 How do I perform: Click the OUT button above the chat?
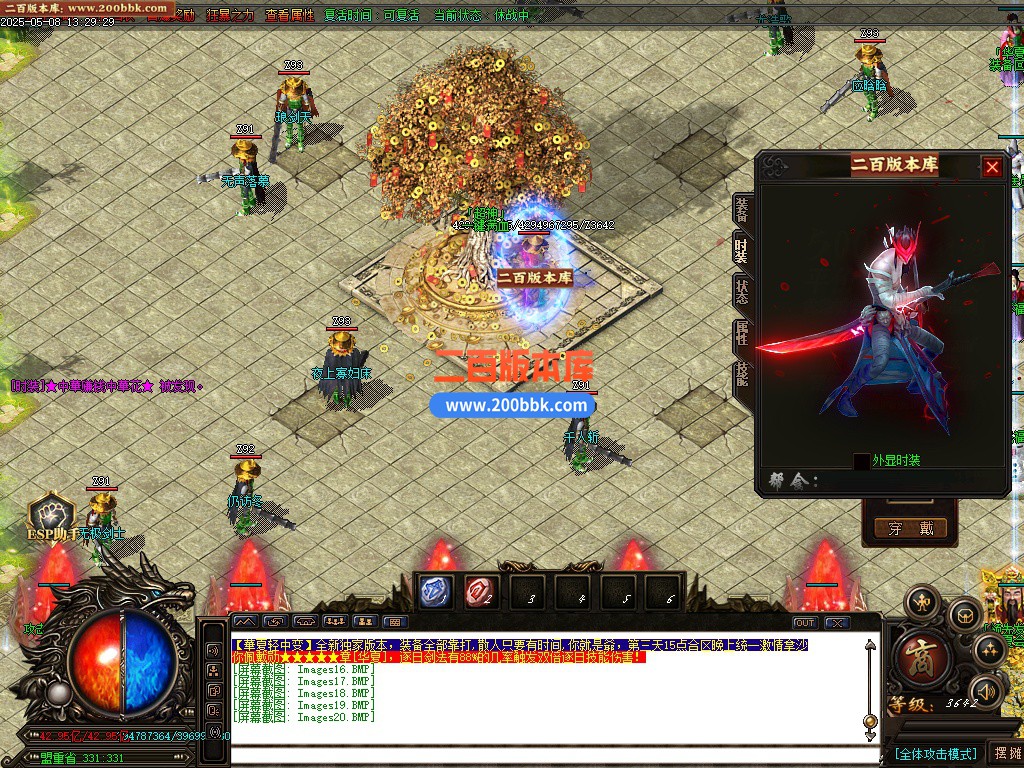tap(805, 623)
